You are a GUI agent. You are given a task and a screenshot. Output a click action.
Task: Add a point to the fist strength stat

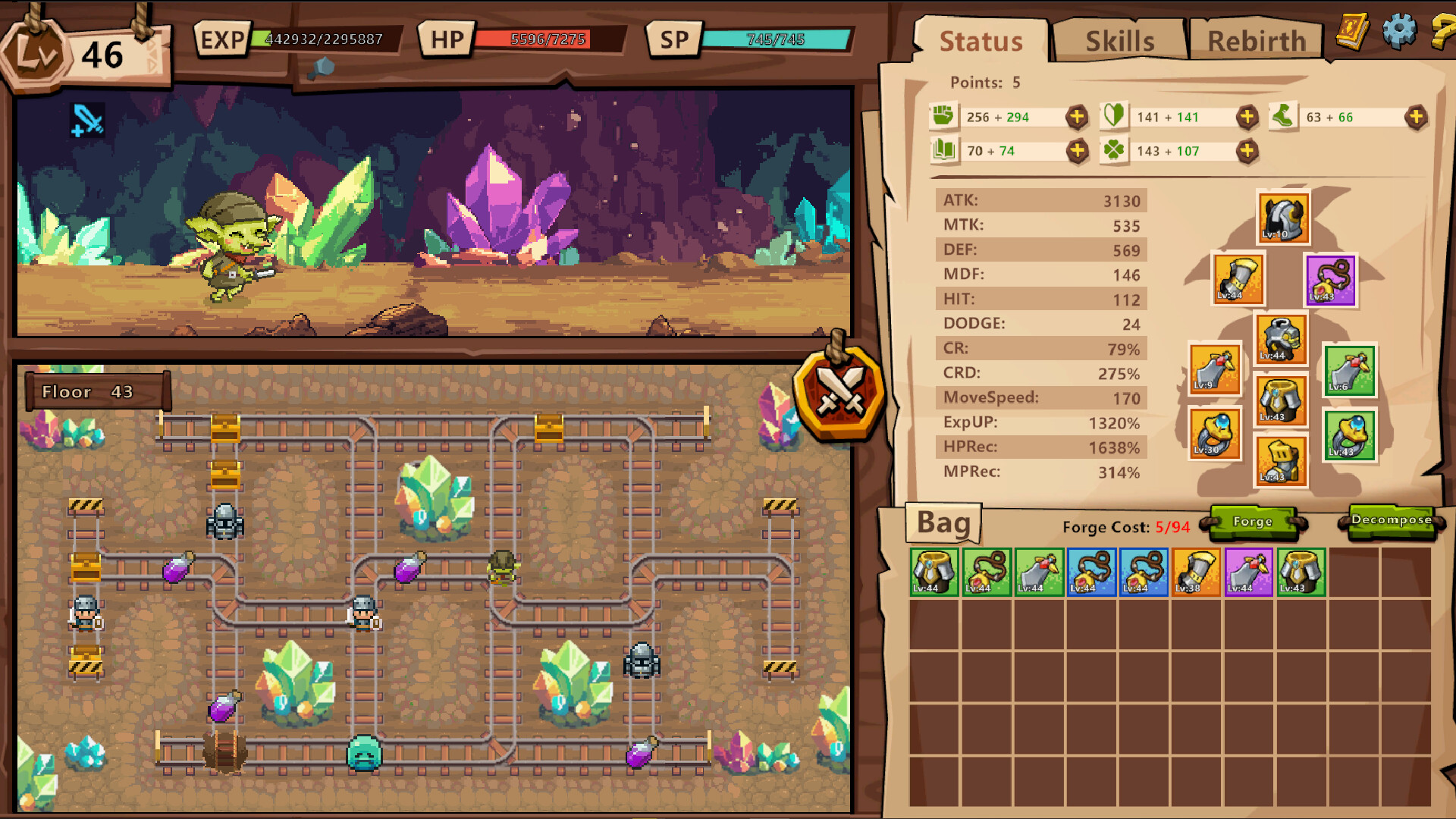click(1077, 117)
